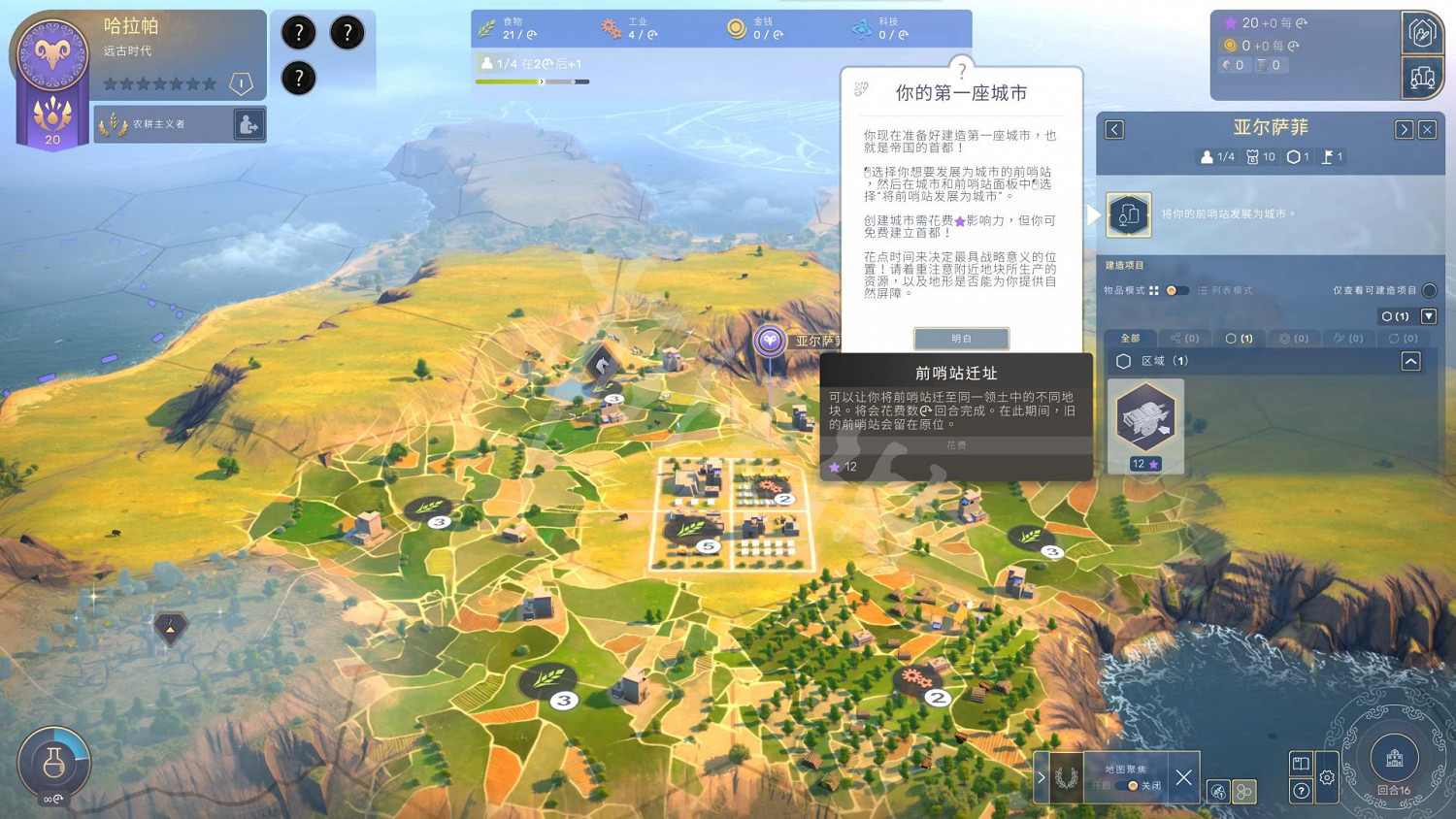This screenshot has height=819, width=1456.
Task: Switch to the 全部 filter tab
Action: pos(1130,338)
